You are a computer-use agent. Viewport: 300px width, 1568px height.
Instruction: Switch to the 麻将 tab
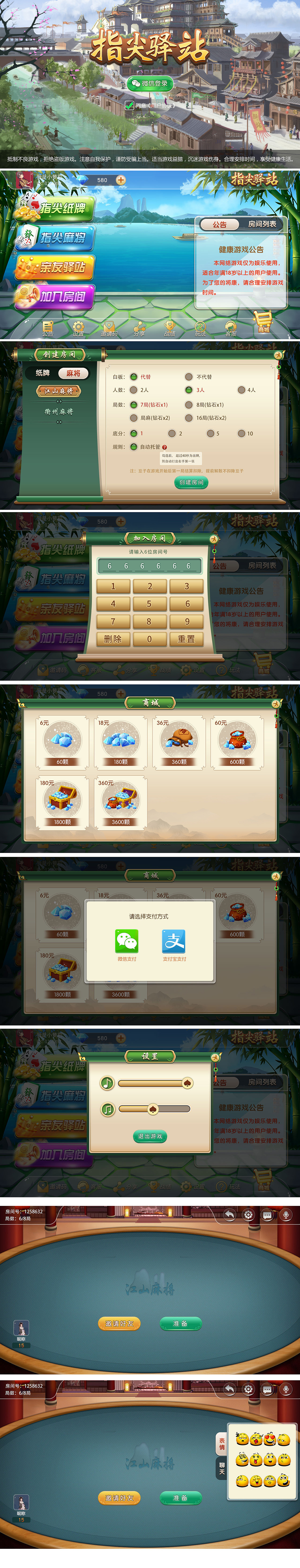pyautogui.click(x=73, y=373)
